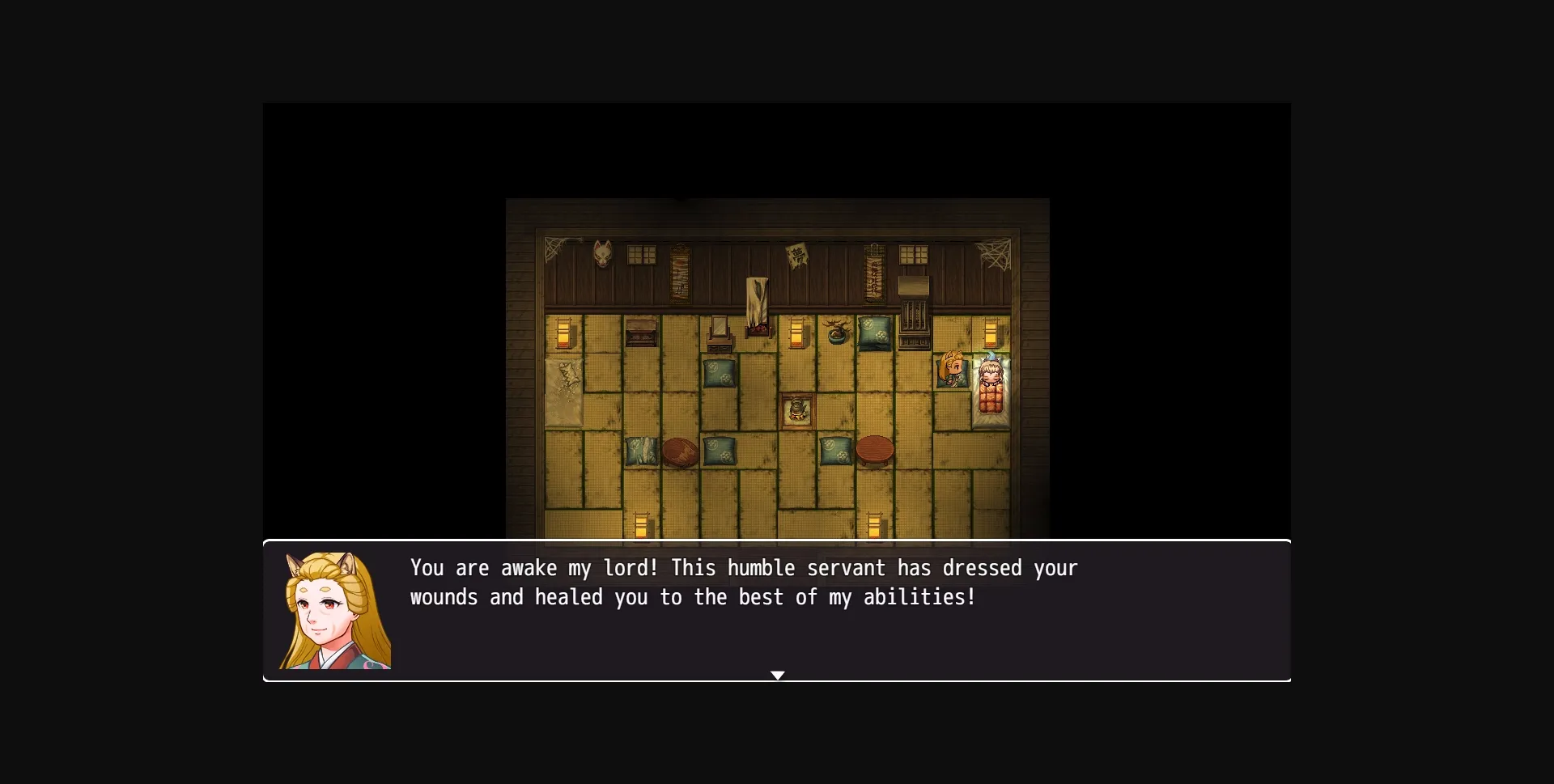Select the lattice window on the upper wall
Screen dimensions: 1554x784
(642, 253)
